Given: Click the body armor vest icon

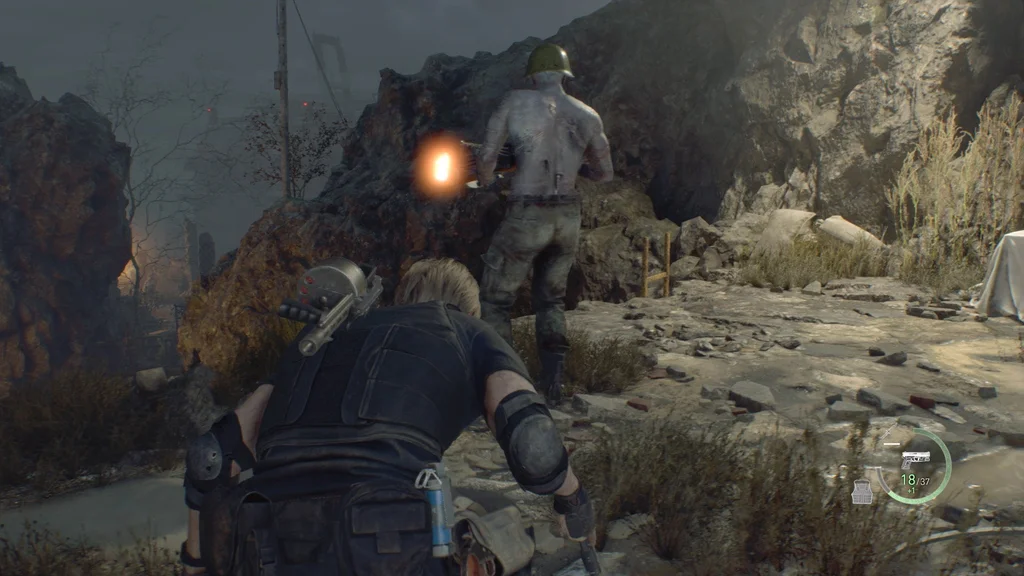Looking at the screenshot, I should pyautogui.click(x=862, y=491).
